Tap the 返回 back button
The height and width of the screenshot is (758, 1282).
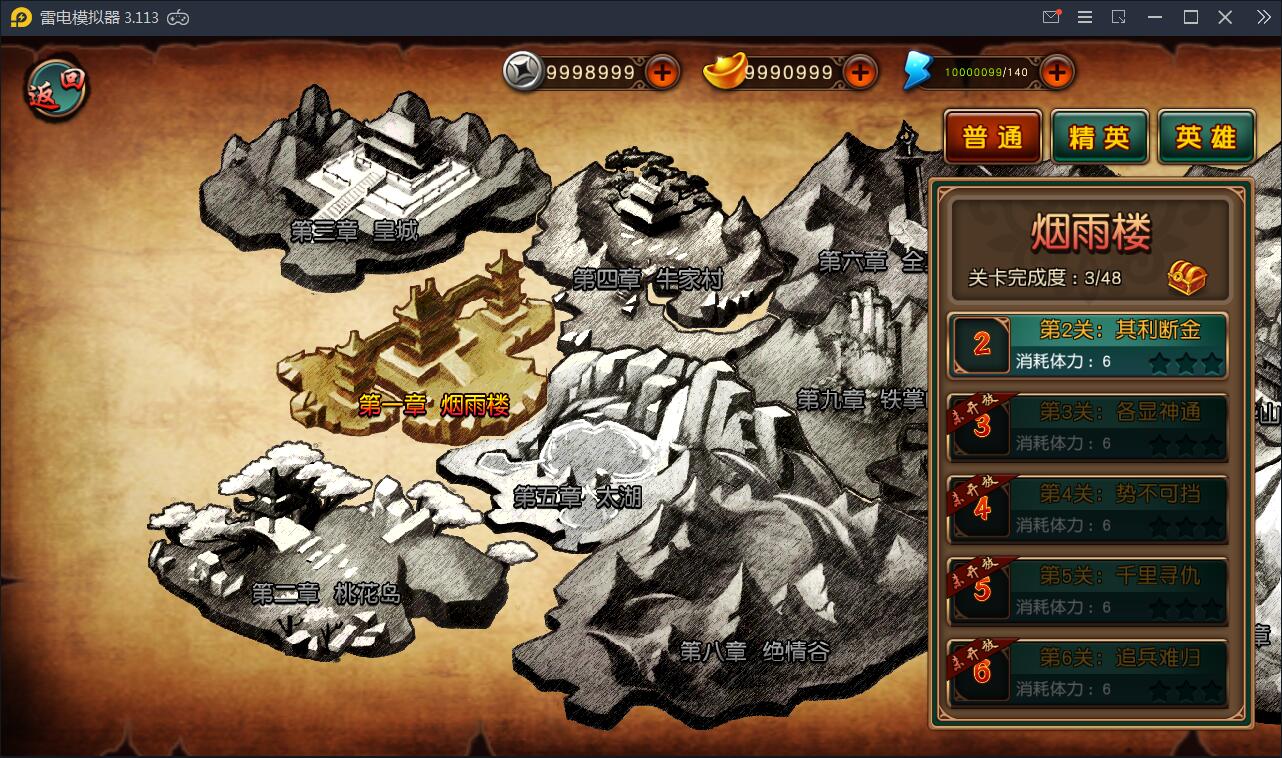57,90
